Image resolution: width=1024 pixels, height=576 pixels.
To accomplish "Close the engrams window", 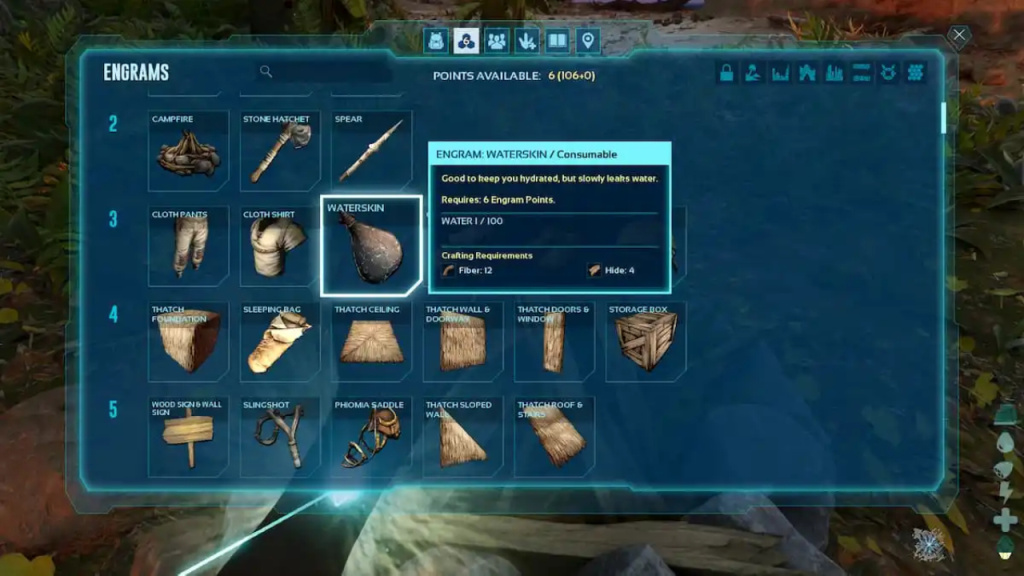I will pyautogui.click(x=958, y=37).
